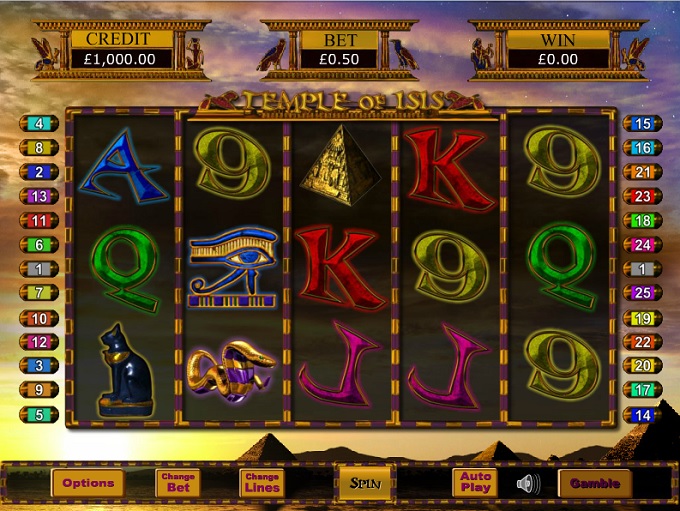This screenshot has width=680, height=511.
Task: Select payline number 15 marker
Action: pyautogui.click(x=642, y=124)
